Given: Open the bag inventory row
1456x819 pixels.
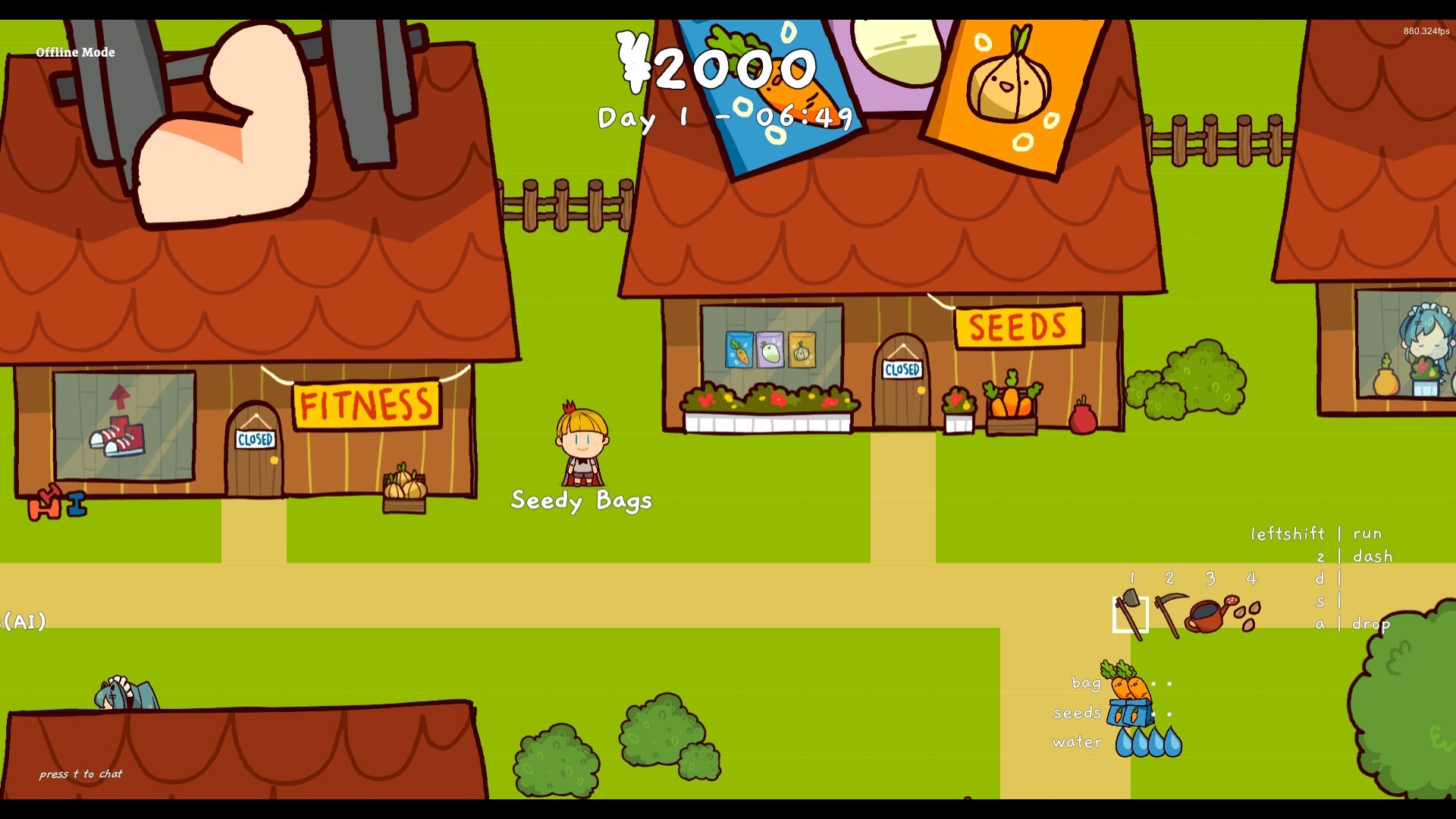Looking at the screenshot, I should click(x=1086, y=684).
